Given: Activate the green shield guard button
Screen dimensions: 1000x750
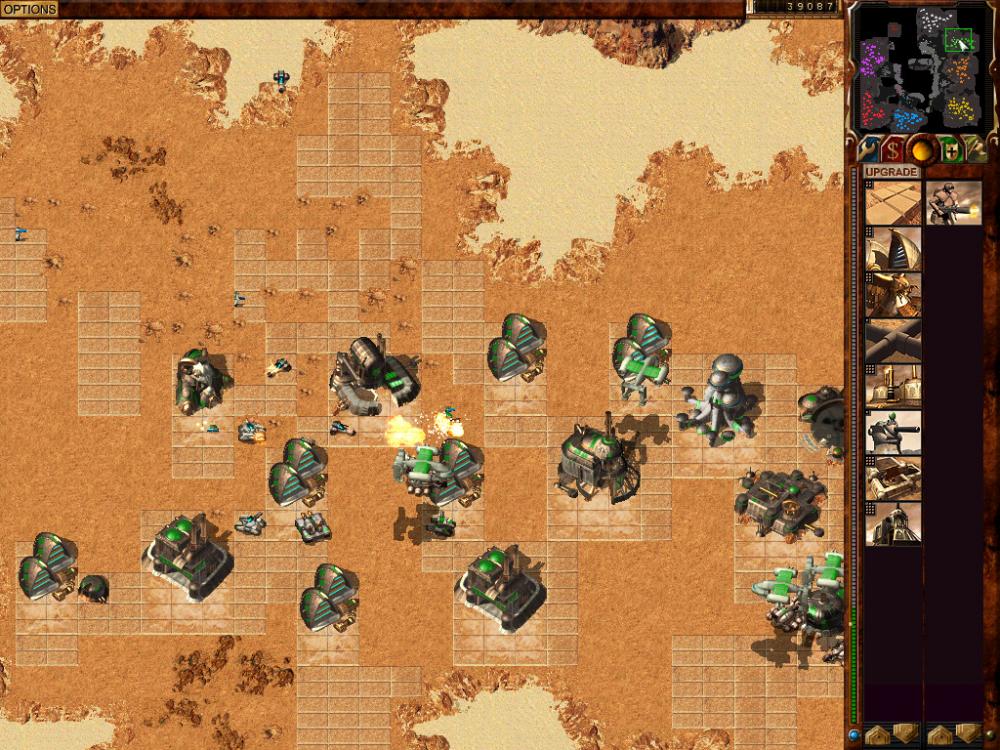Looking at the screenshot, I should click(x=947, y=150).
